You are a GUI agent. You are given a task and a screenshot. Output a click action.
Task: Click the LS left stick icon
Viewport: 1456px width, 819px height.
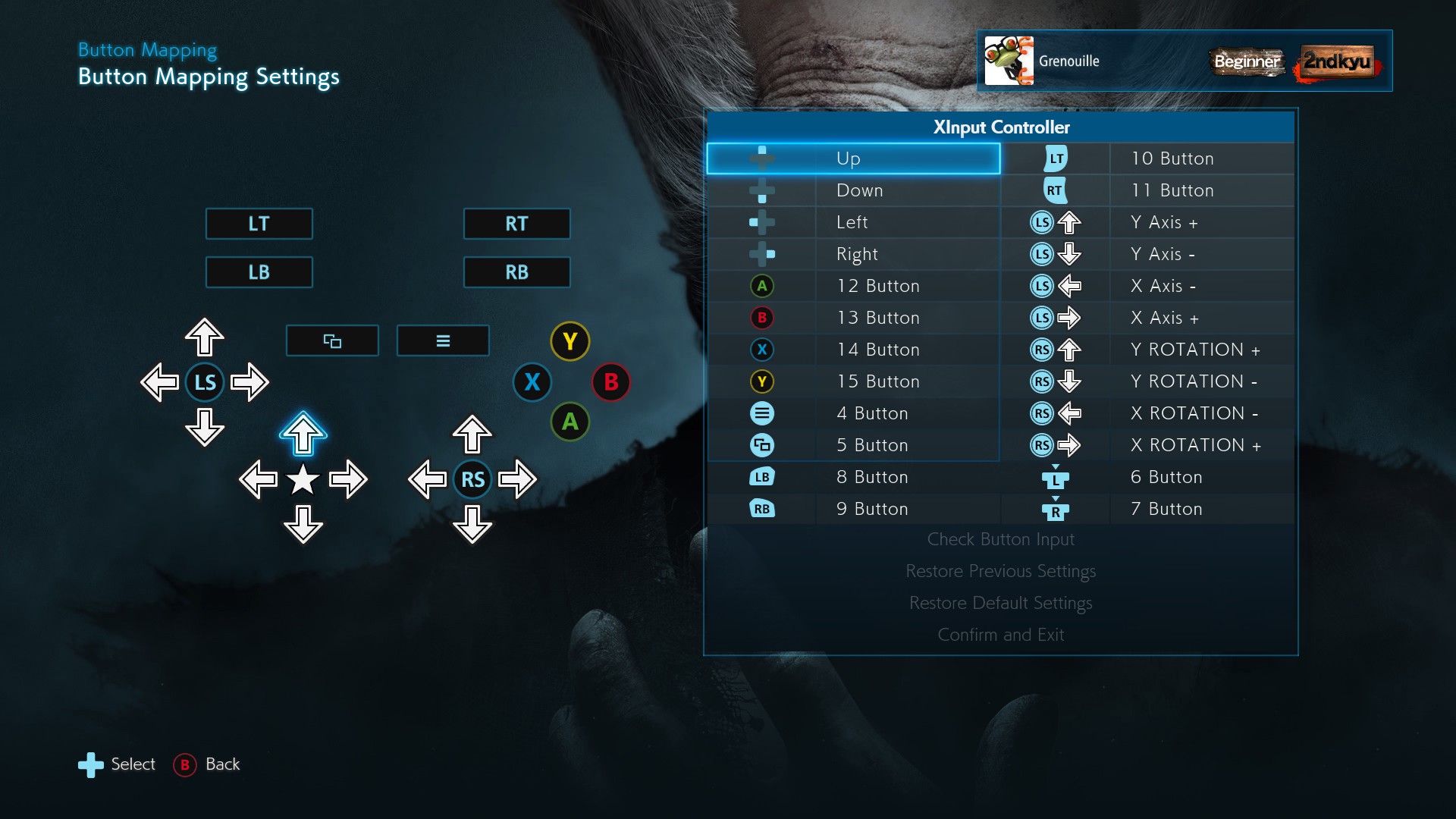(x=205, y=383)
